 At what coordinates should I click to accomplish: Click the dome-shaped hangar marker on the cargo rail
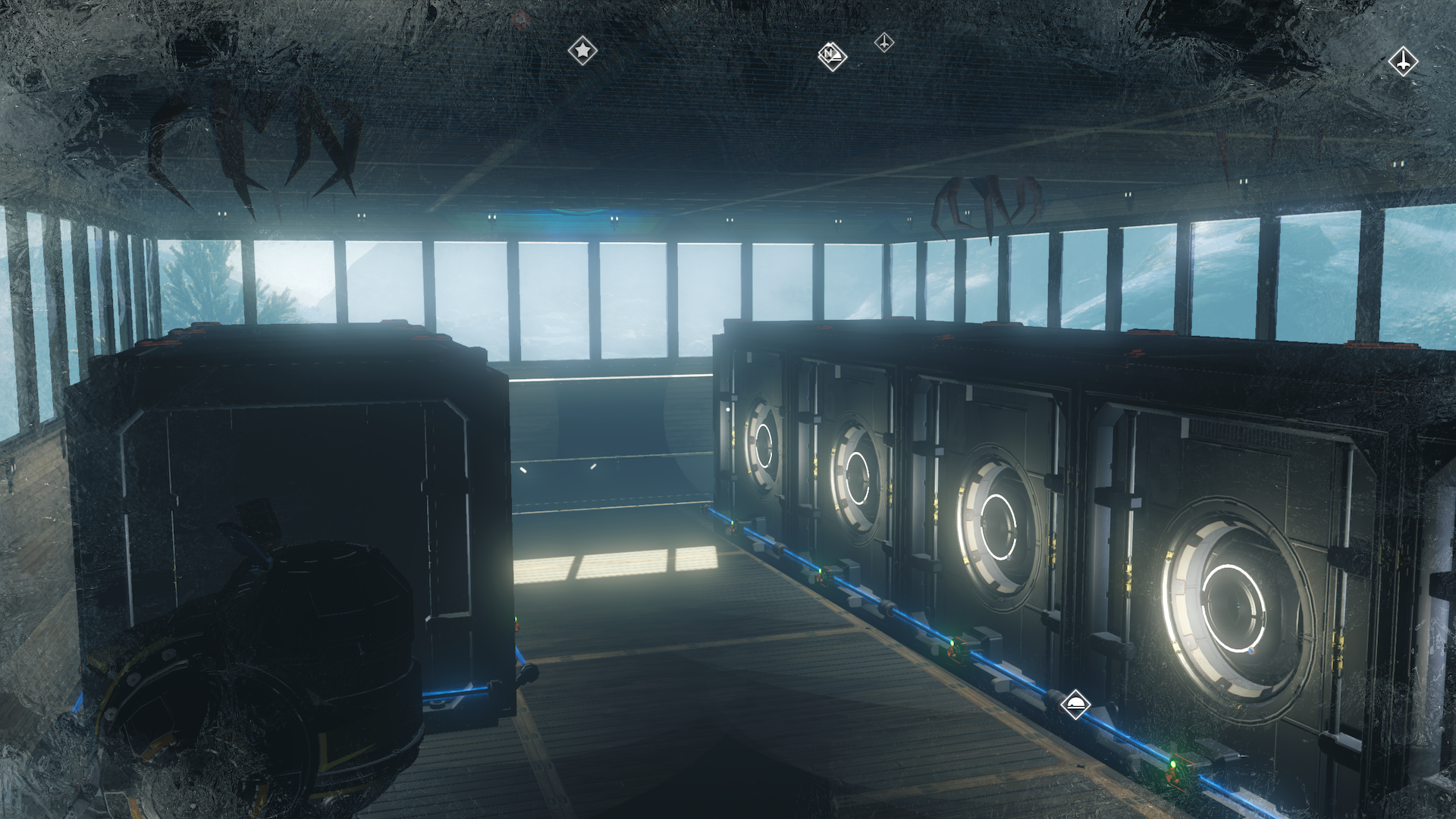tap(1075, 704)
